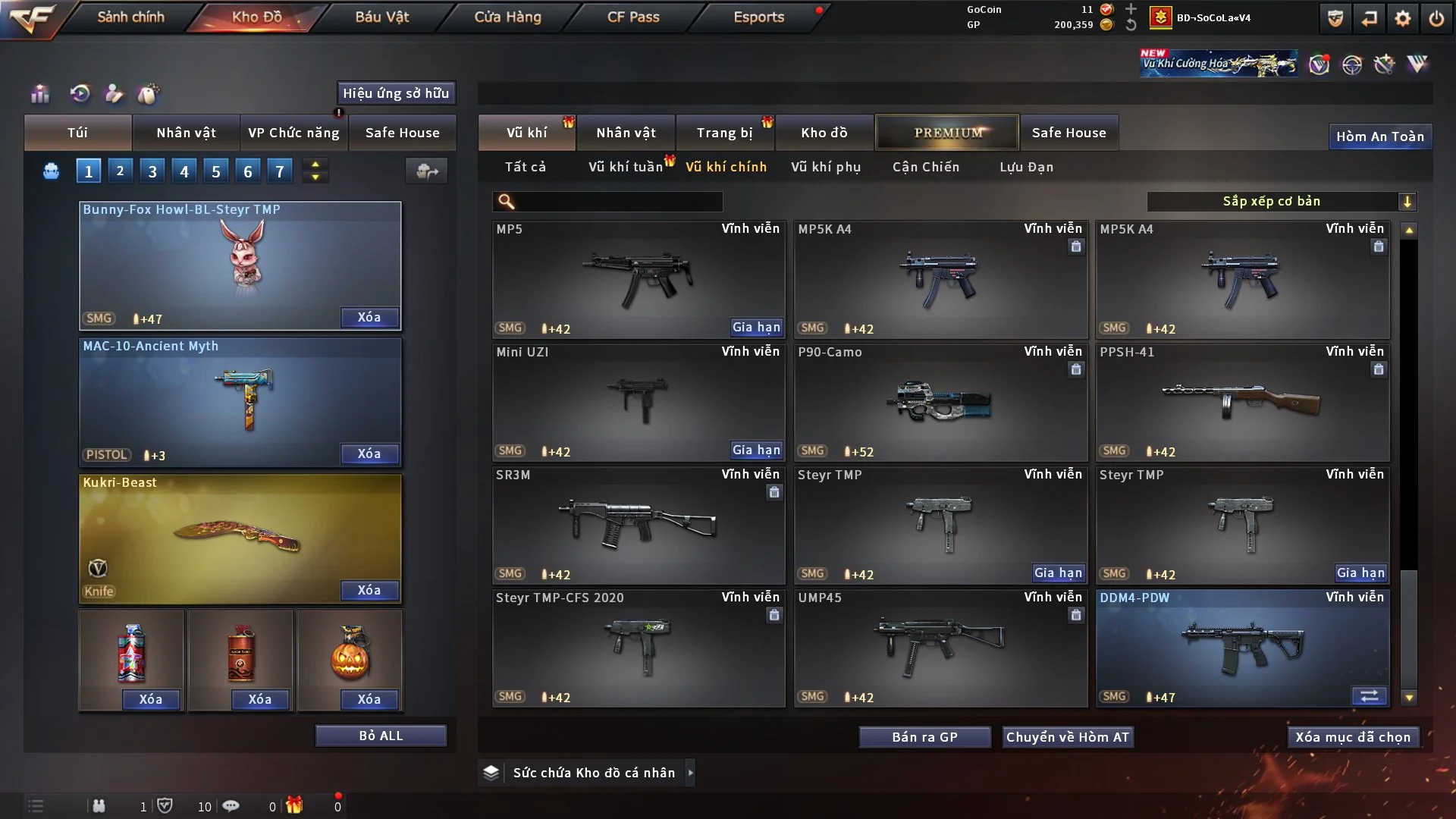Click inside the weapon search field
This screenshot has height=819, width=1456.
[607, 202]
